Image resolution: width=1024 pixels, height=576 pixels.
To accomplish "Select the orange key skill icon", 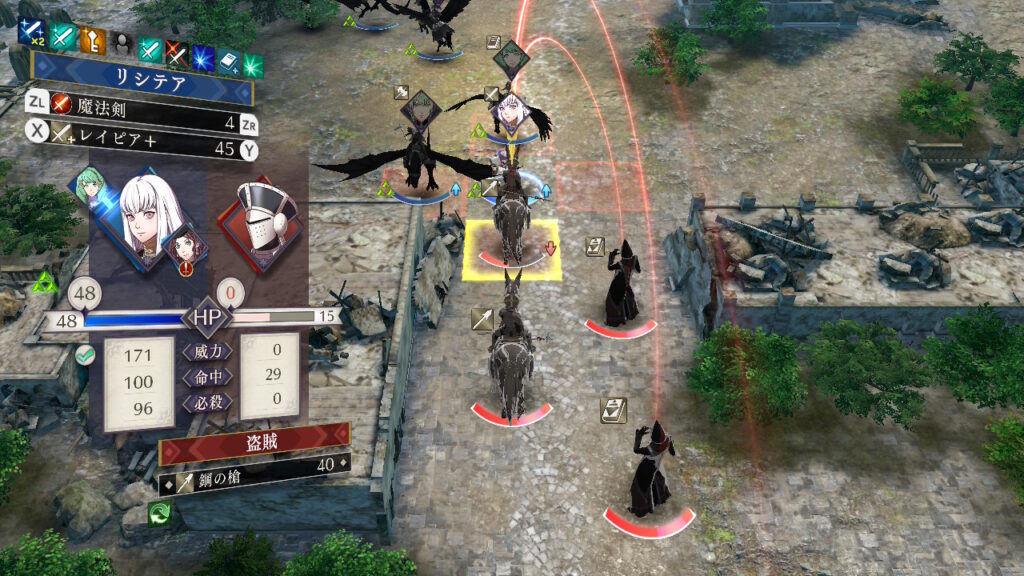I will 92,40.
